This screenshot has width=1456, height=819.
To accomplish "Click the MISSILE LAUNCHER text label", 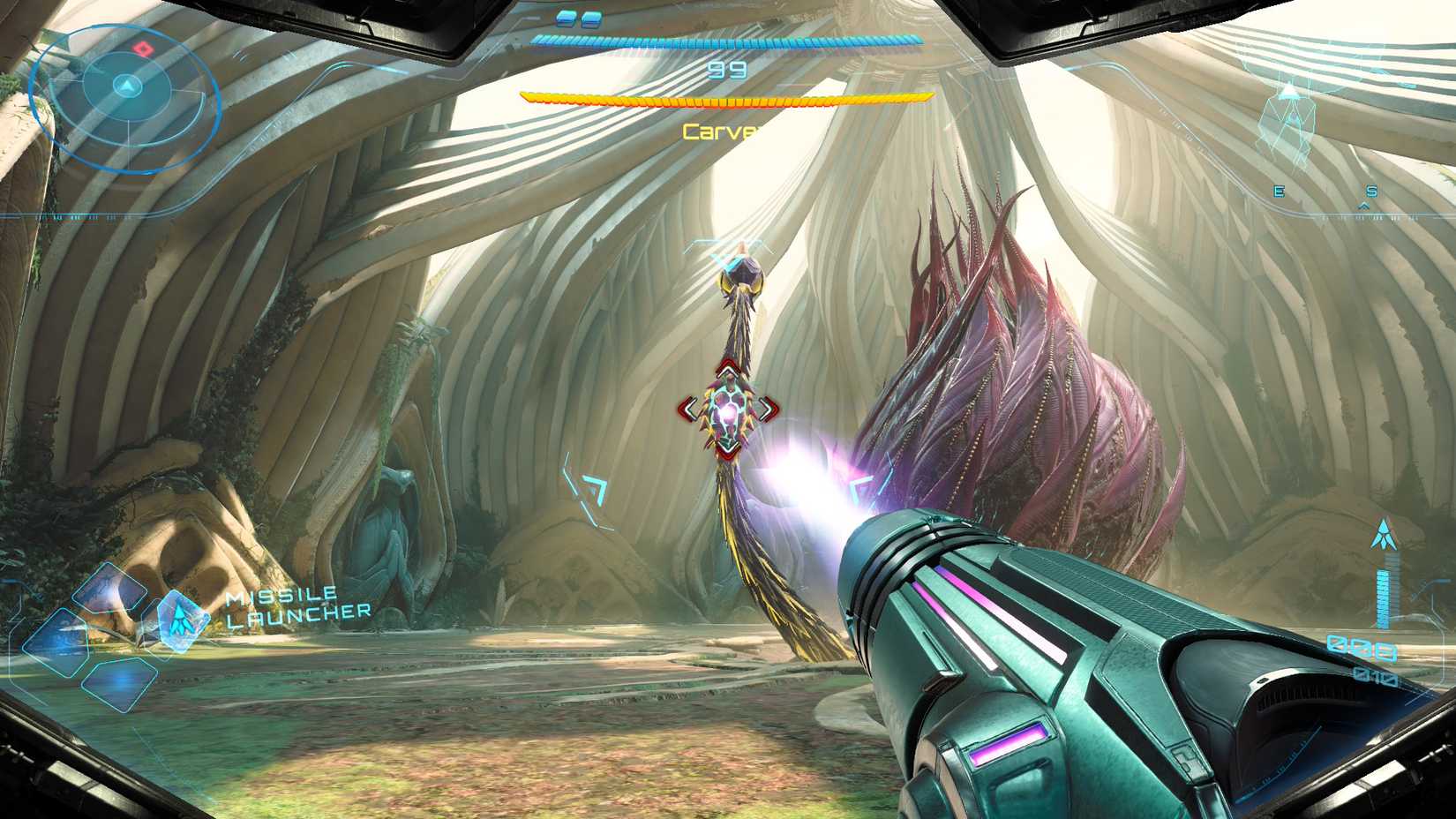I will tap(291, 604).
